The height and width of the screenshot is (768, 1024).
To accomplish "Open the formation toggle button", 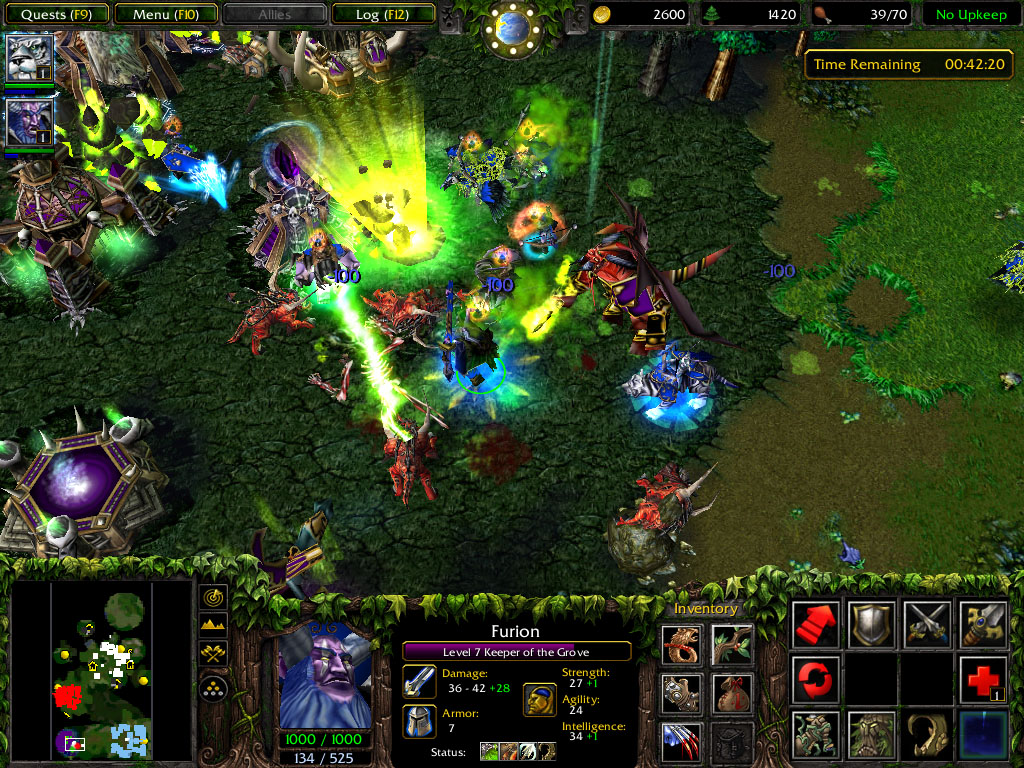I will pos(214,688).
